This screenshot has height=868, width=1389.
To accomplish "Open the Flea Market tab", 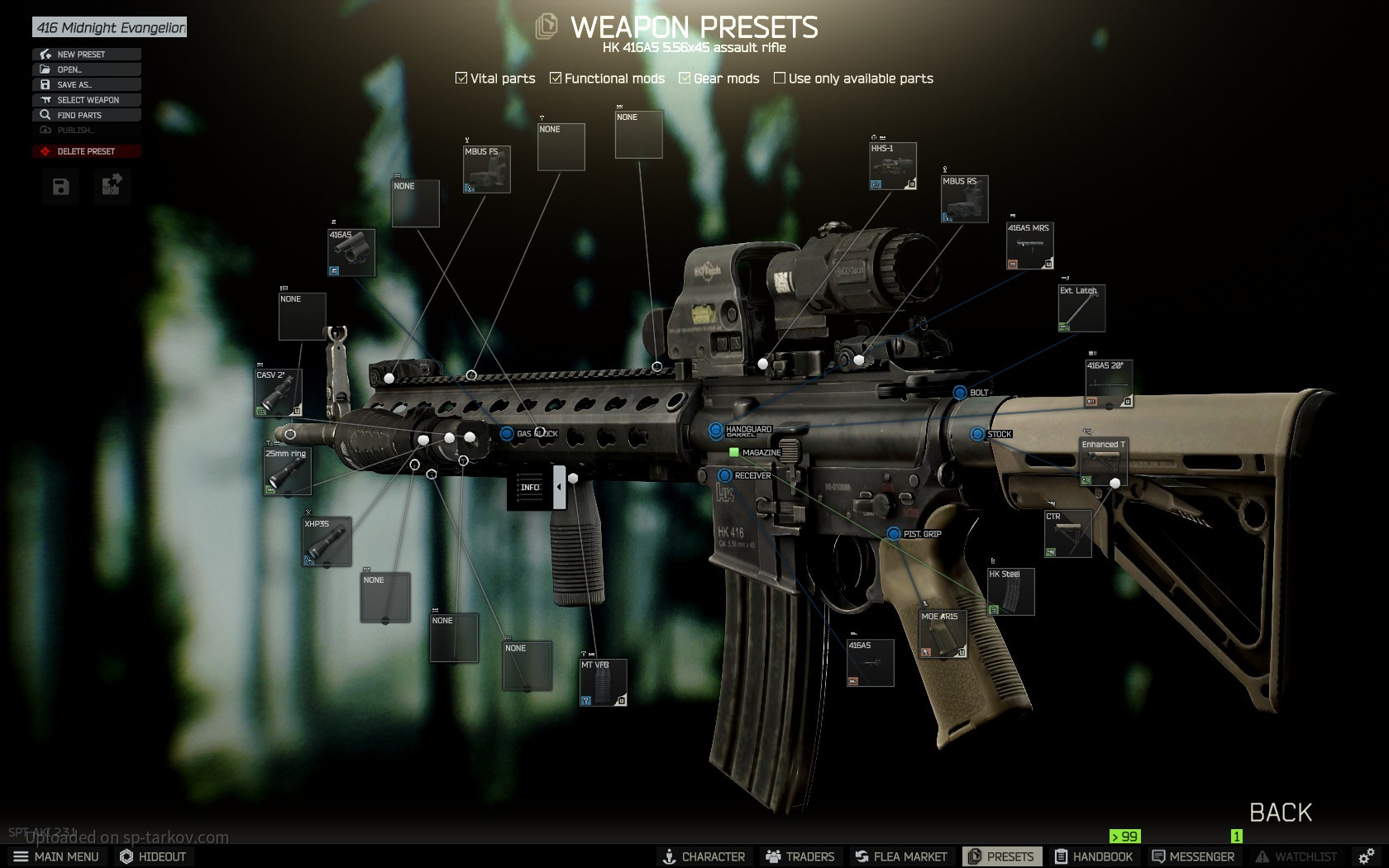I will (x=901, y=856).
